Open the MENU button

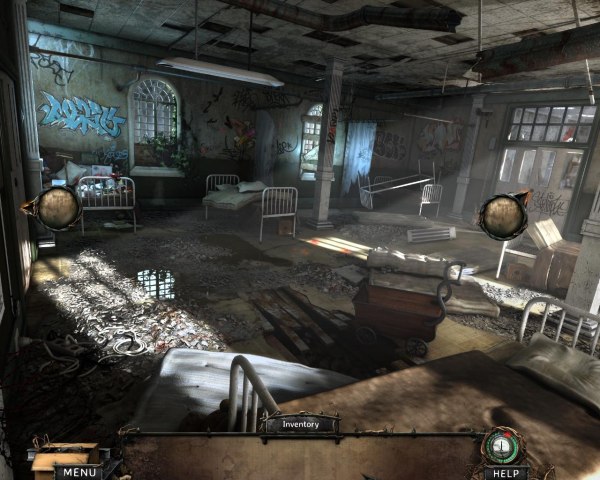76,472
